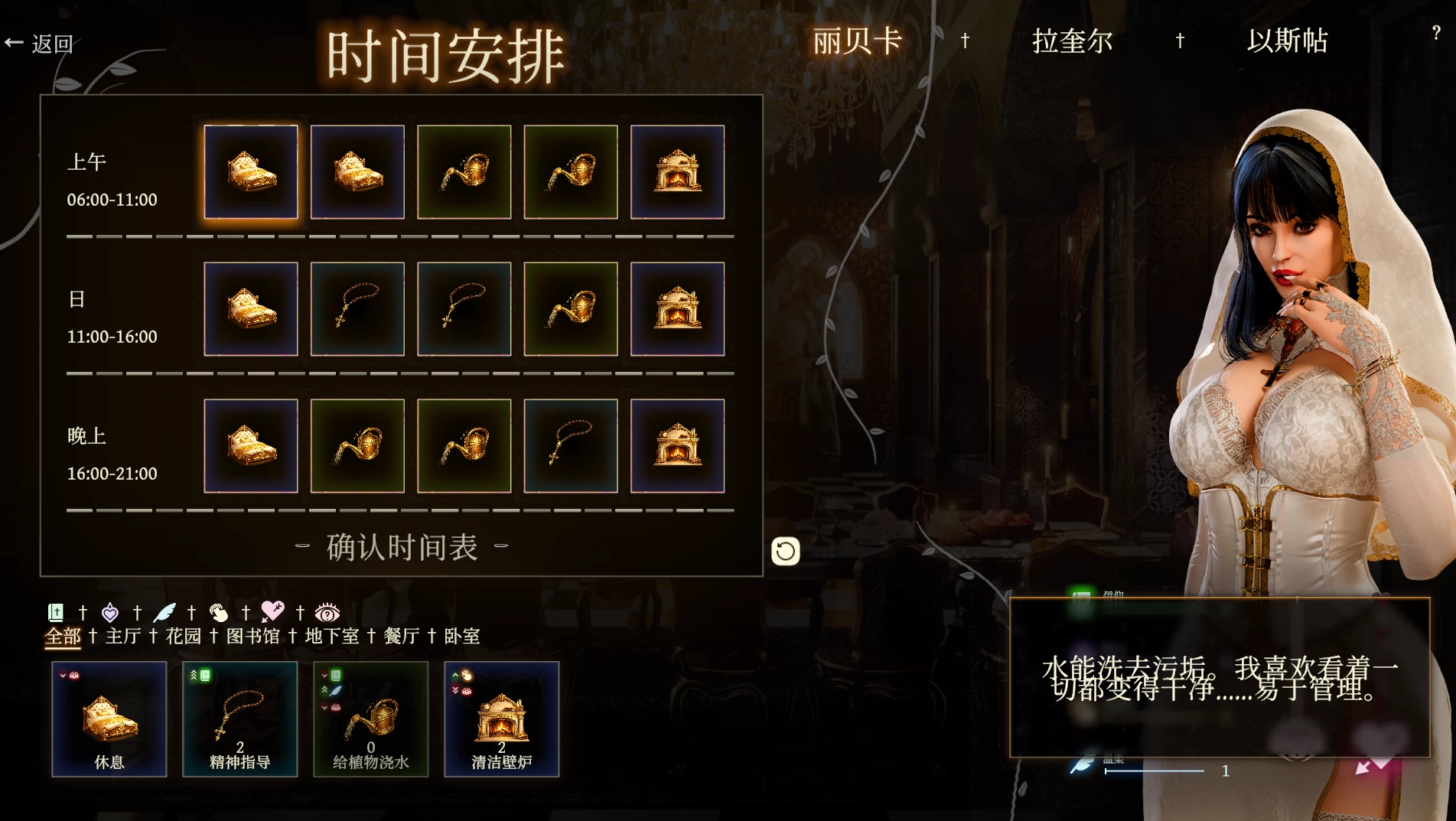Viewport: 1456px width, 821px height.
Task: Click the circular reset schedule icon
Action: (786, 550)
